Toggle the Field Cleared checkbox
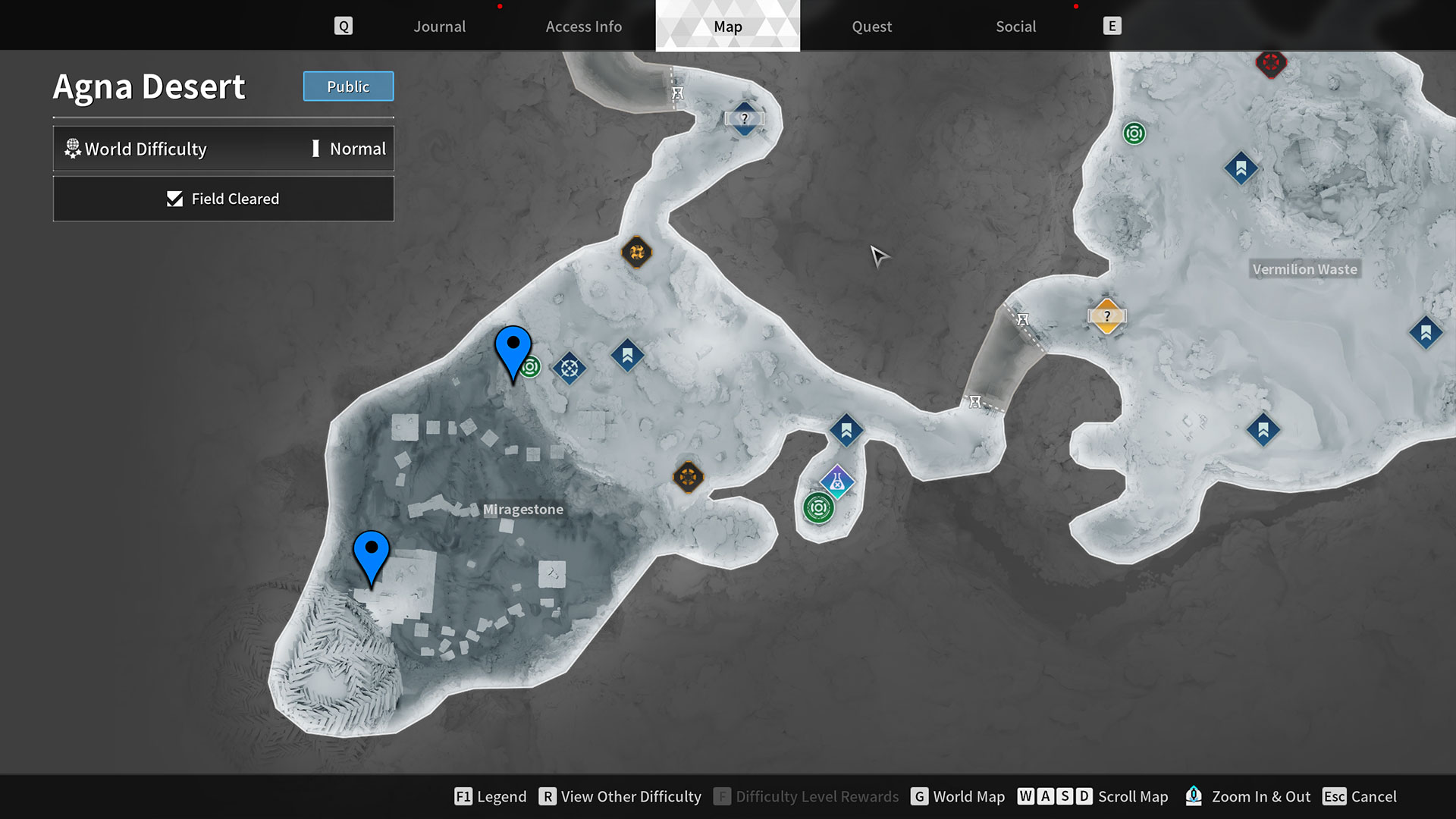This screenshot has width=1456, height=819. 224,199
